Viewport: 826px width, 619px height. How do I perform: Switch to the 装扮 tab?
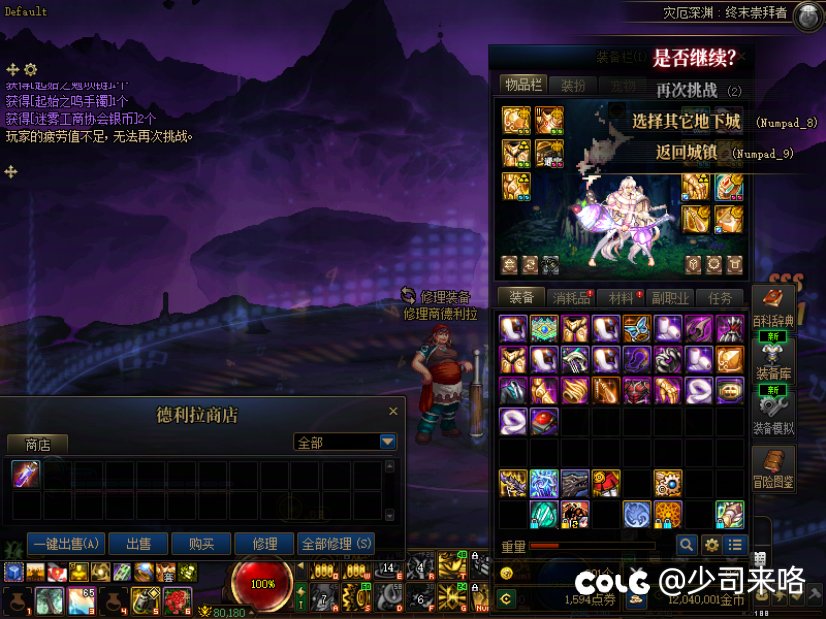(573, 86)
